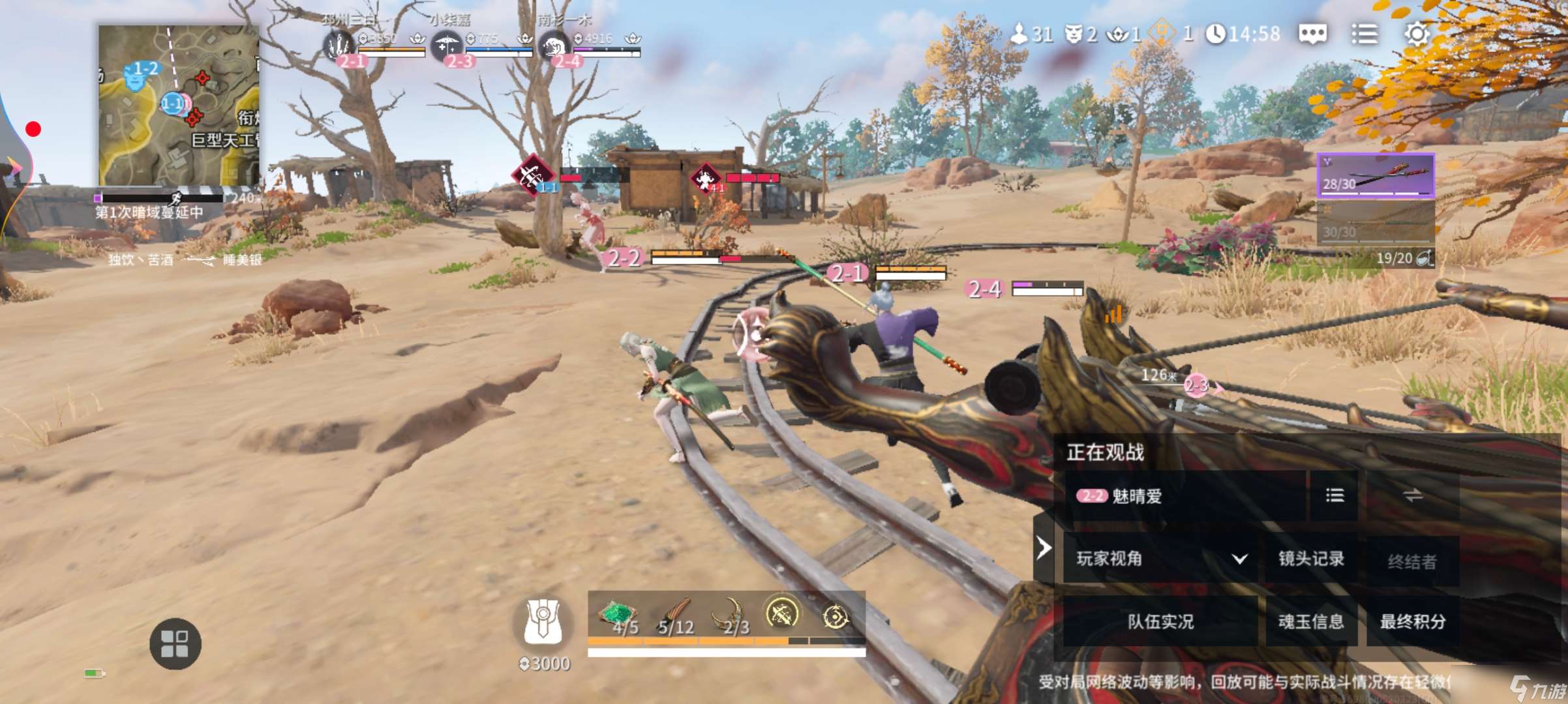Select teammate 2-4 portrait at top
Screen dimensions: 1568x704
coord(553,46)
